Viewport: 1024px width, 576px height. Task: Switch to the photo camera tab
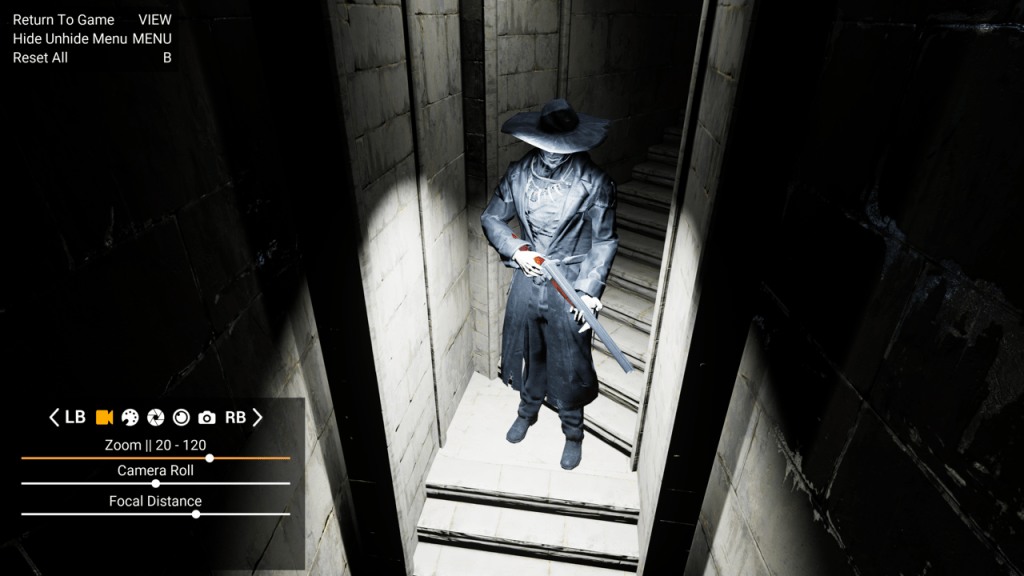207,417
